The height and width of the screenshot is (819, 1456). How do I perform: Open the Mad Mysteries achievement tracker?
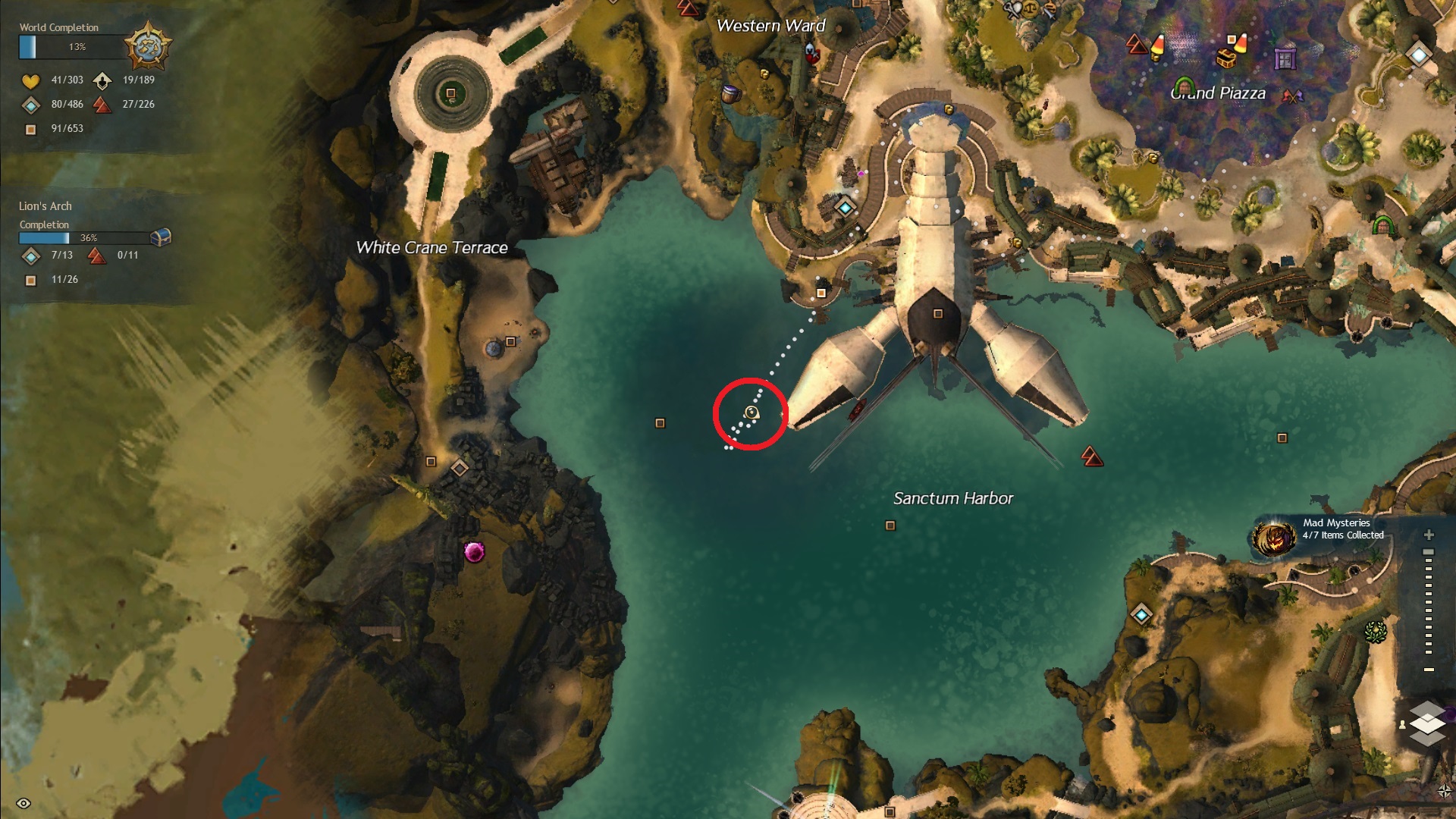click(x=1274, y=537)
